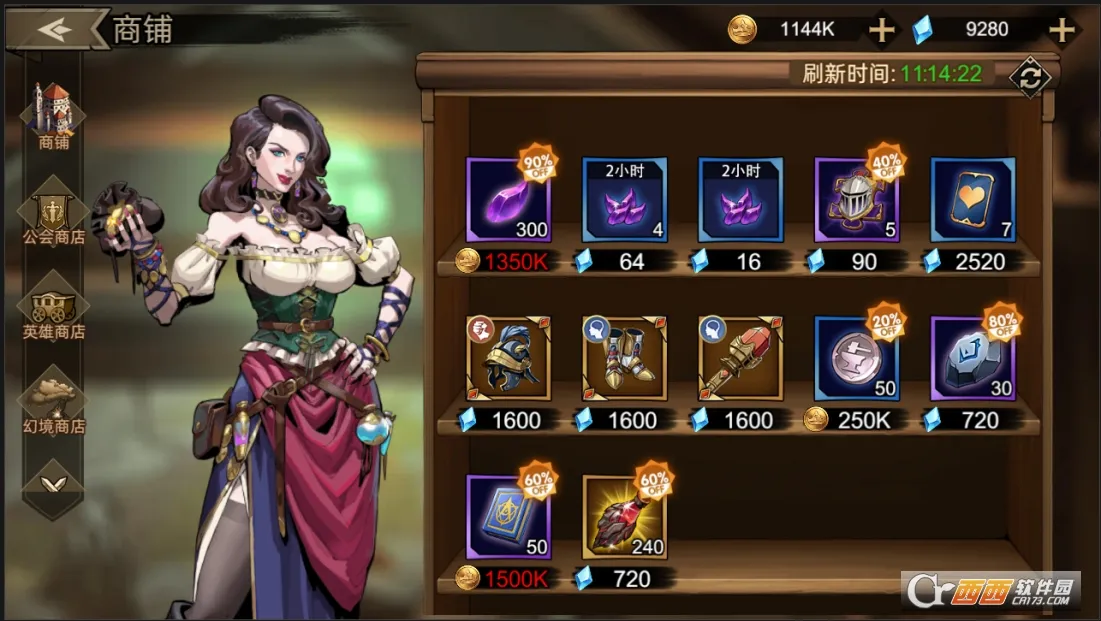The image size is (1101, 621).
Task: Refresh the shop inventory
Action: [1028, 77]
